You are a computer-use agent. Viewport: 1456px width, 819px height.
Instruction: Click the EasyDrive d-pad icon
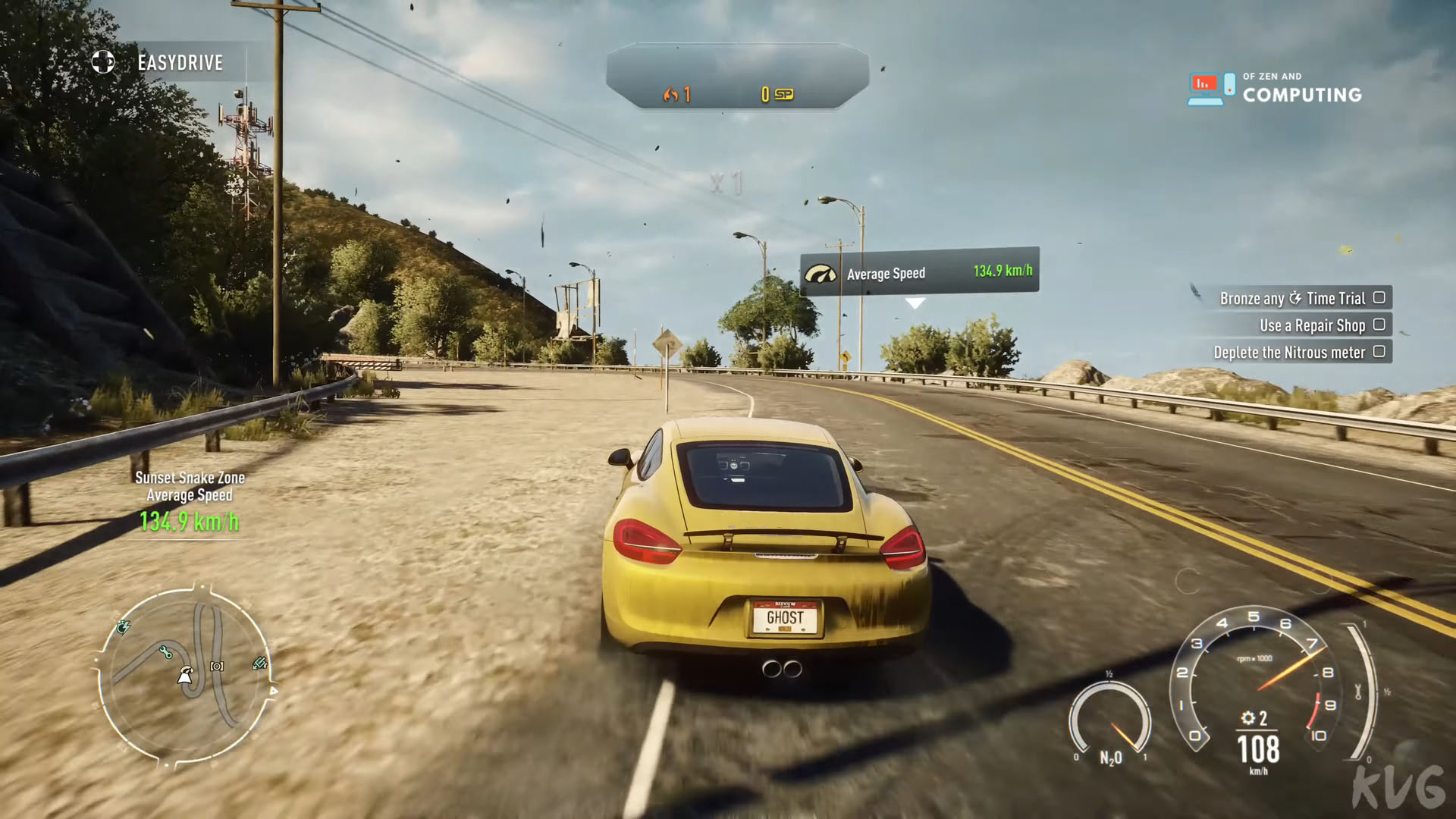(102, 63)
